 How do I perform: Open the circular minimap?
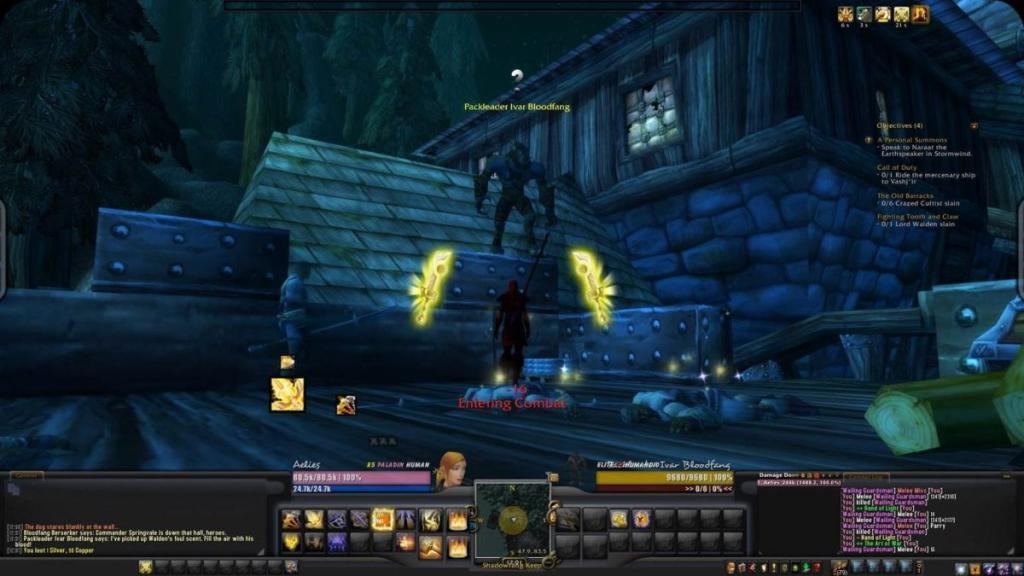[x=512, y=518]
